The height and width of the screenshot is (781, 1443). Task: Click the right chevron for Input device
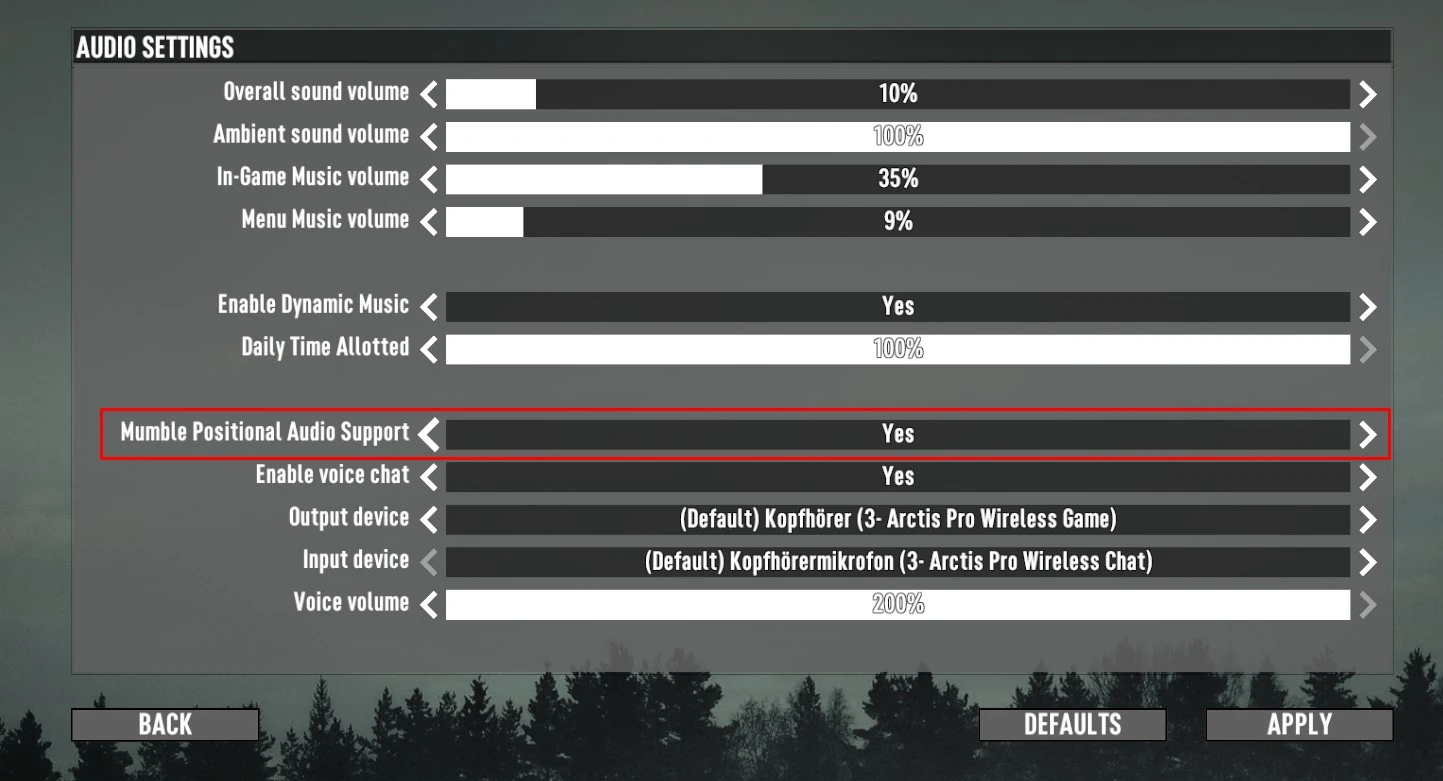(1367, 561)
